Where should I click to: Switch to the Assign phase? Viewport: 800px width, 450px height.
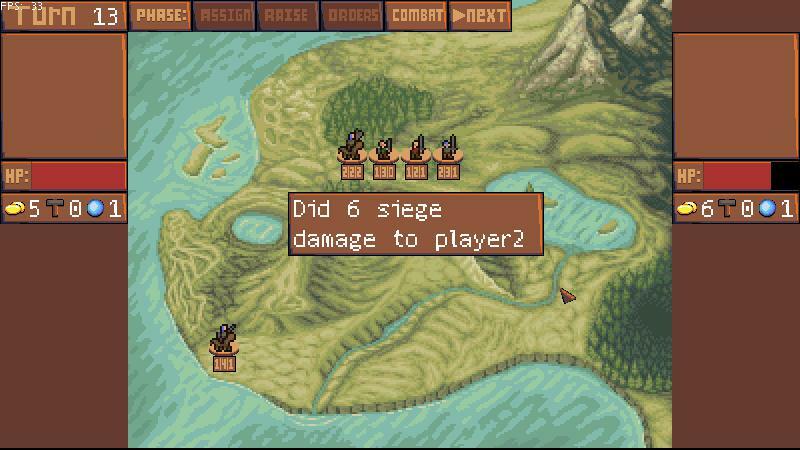[225, 16]
